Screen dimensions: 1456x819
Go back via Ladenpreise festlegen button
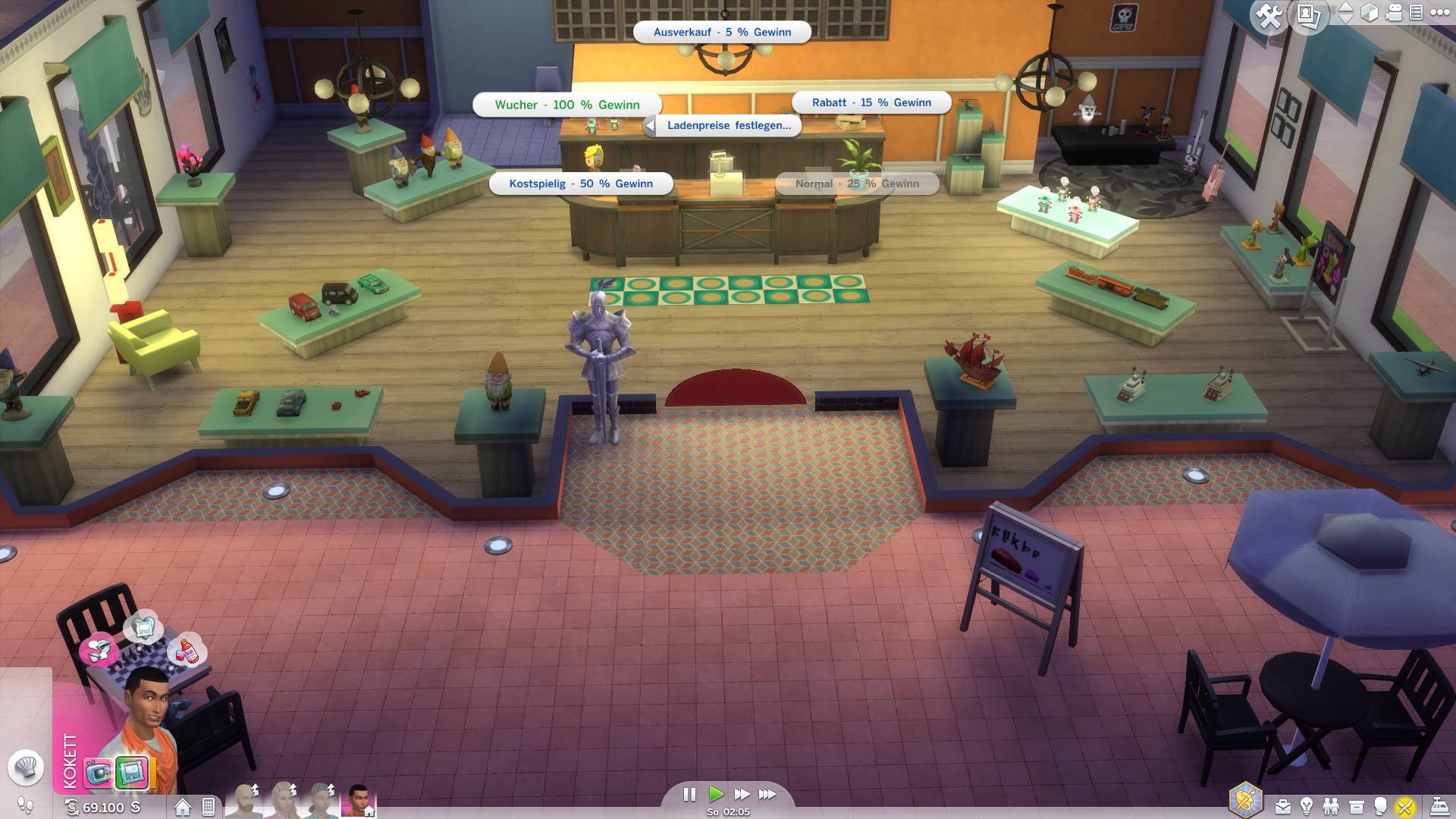pos(722,126)
